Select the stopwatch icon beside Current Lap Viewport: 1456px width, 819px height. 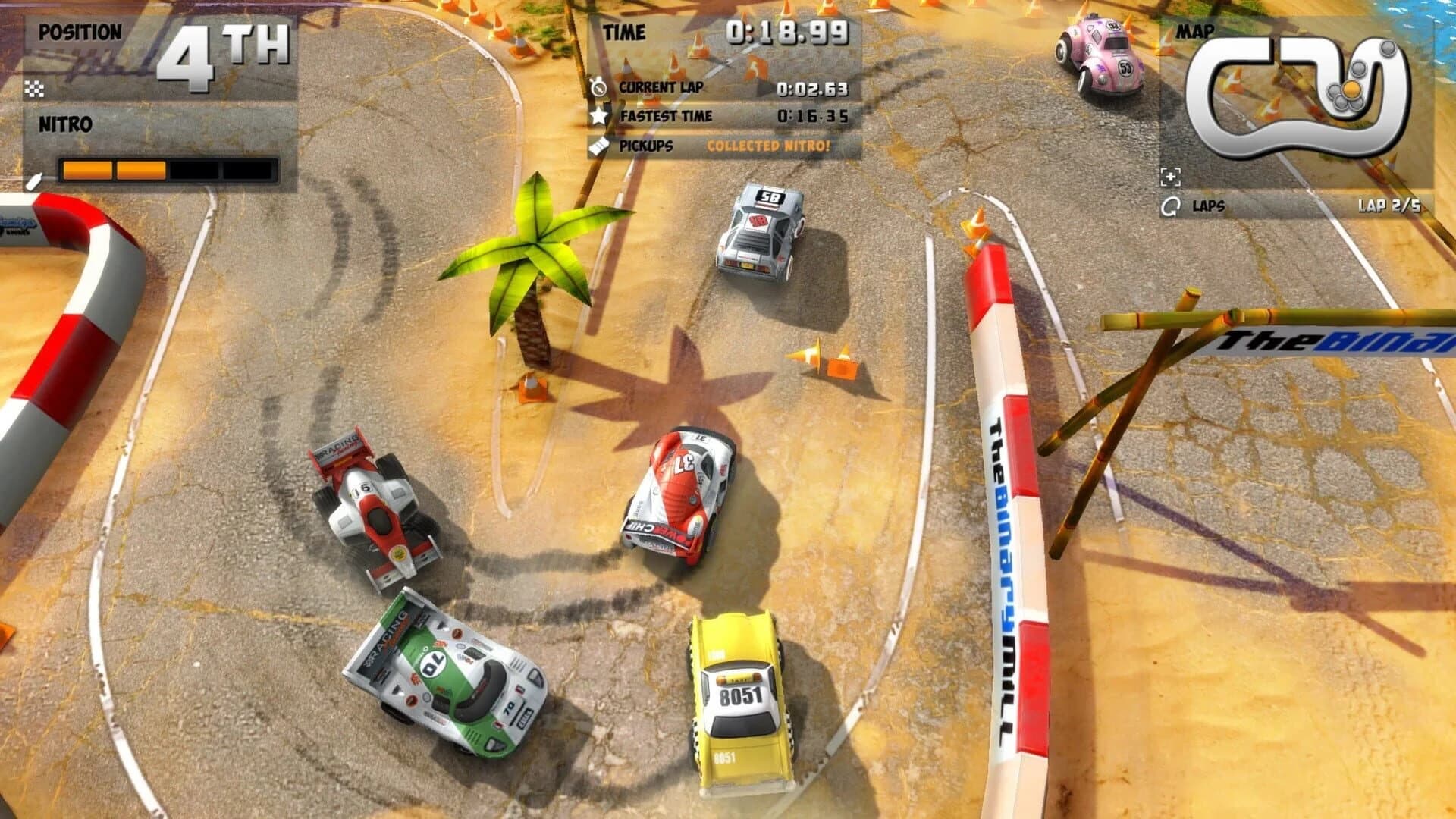tap(600, 87)
